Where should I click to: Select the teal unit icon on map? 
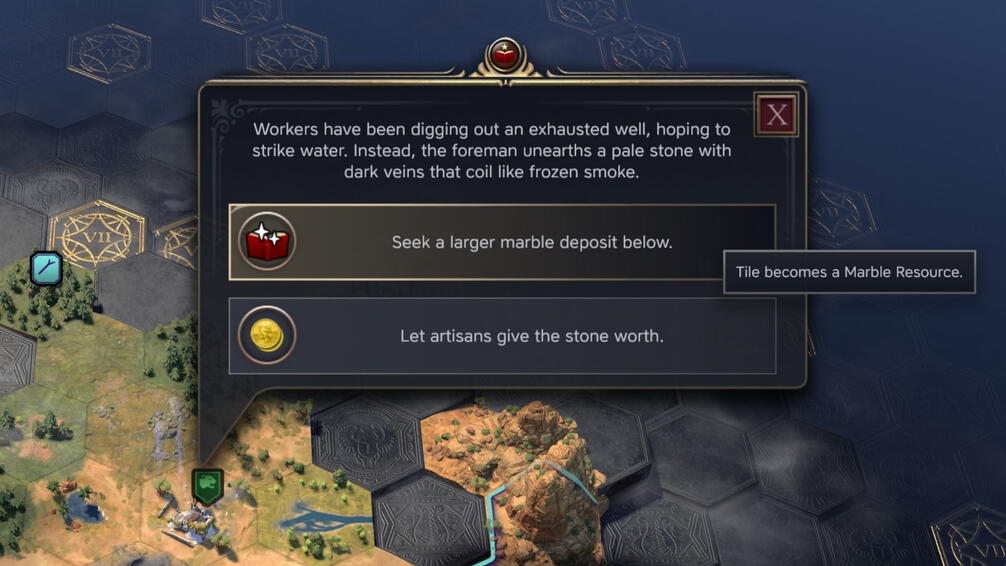coord(46,268)
